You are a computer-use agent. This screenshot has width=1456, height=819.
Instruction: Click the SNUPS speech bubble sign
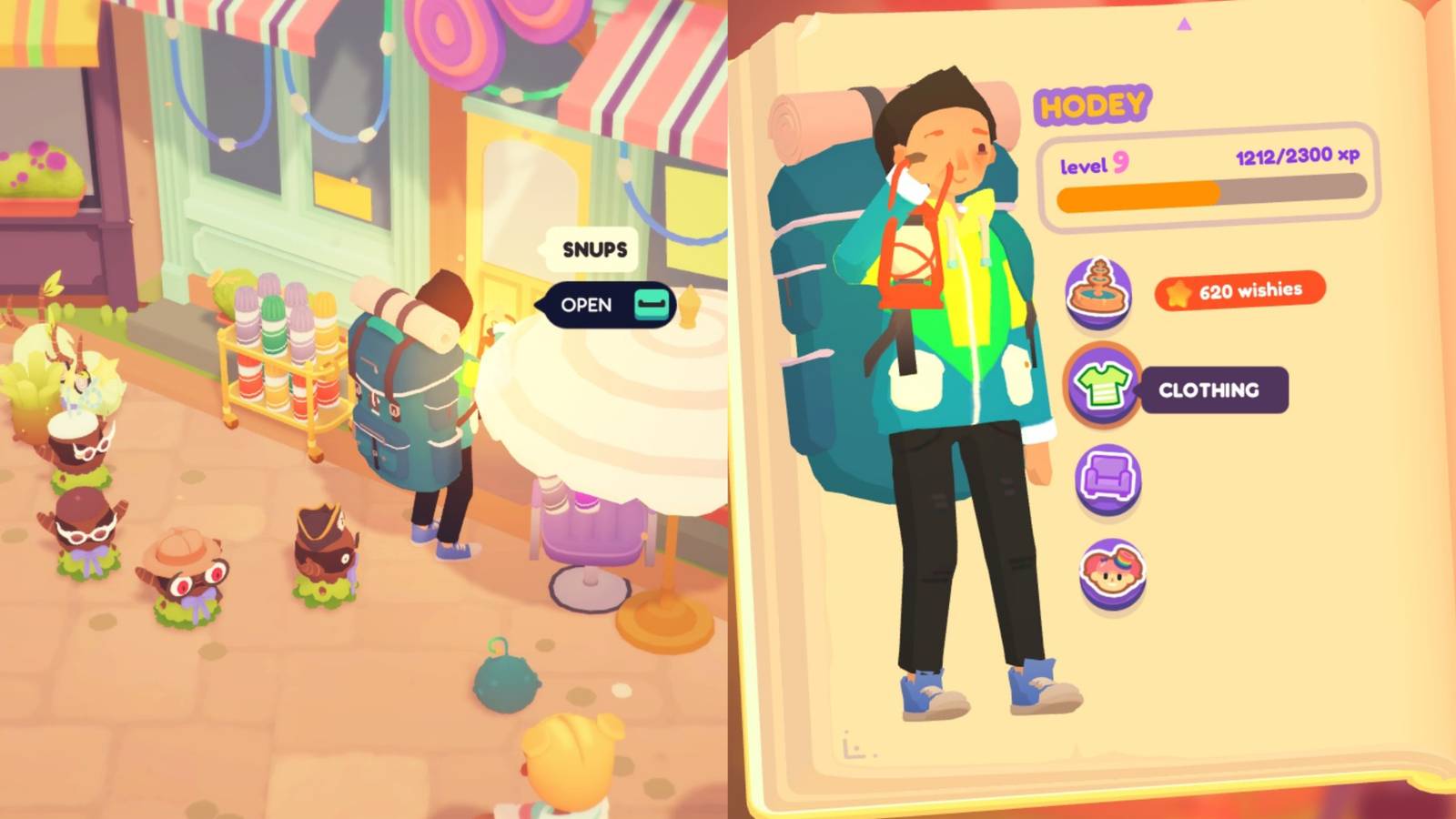pyautogui.click(x=591, y=248)
